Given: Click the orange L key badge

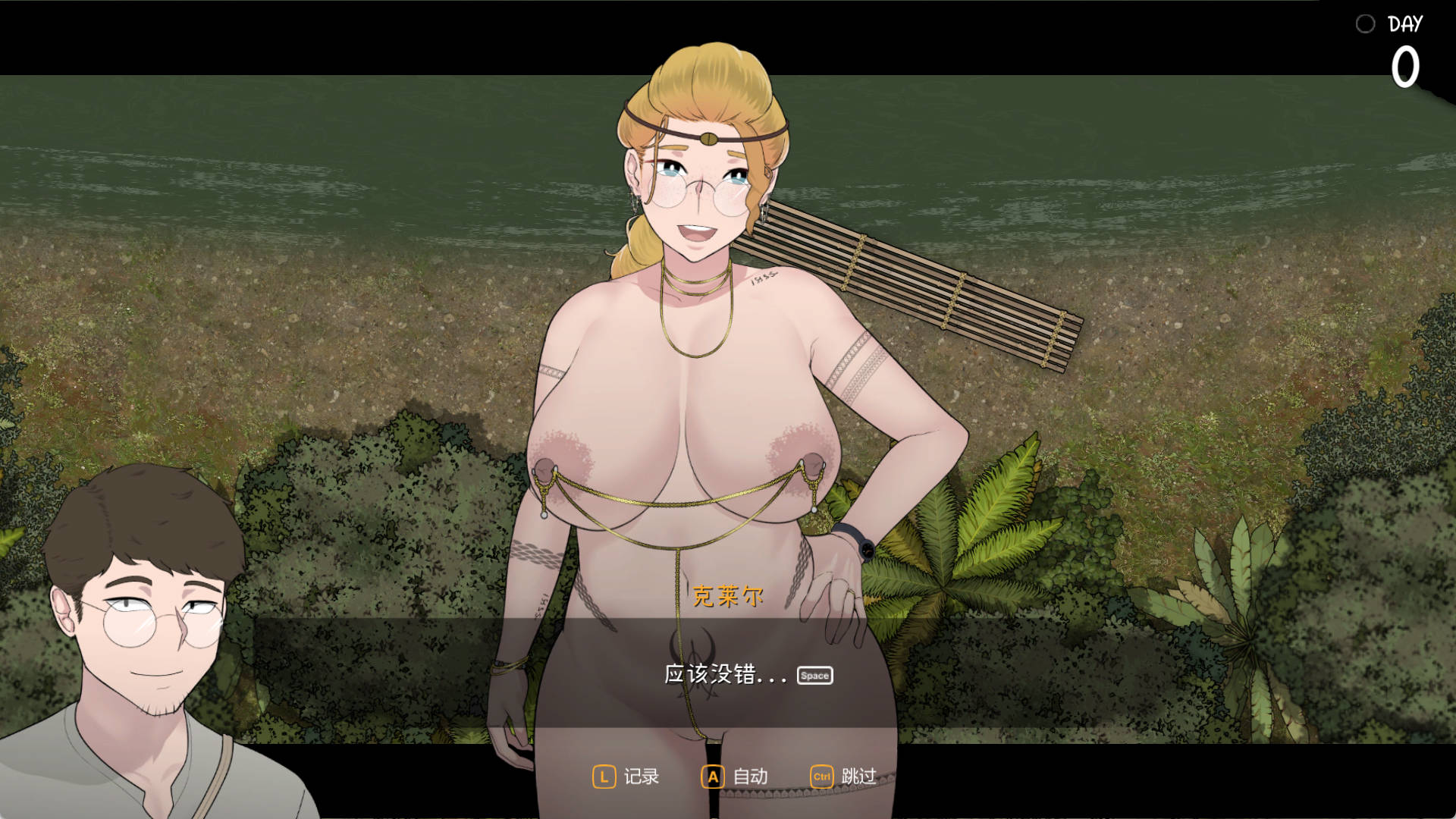Looking at the screenshot, I should point(603,777).
